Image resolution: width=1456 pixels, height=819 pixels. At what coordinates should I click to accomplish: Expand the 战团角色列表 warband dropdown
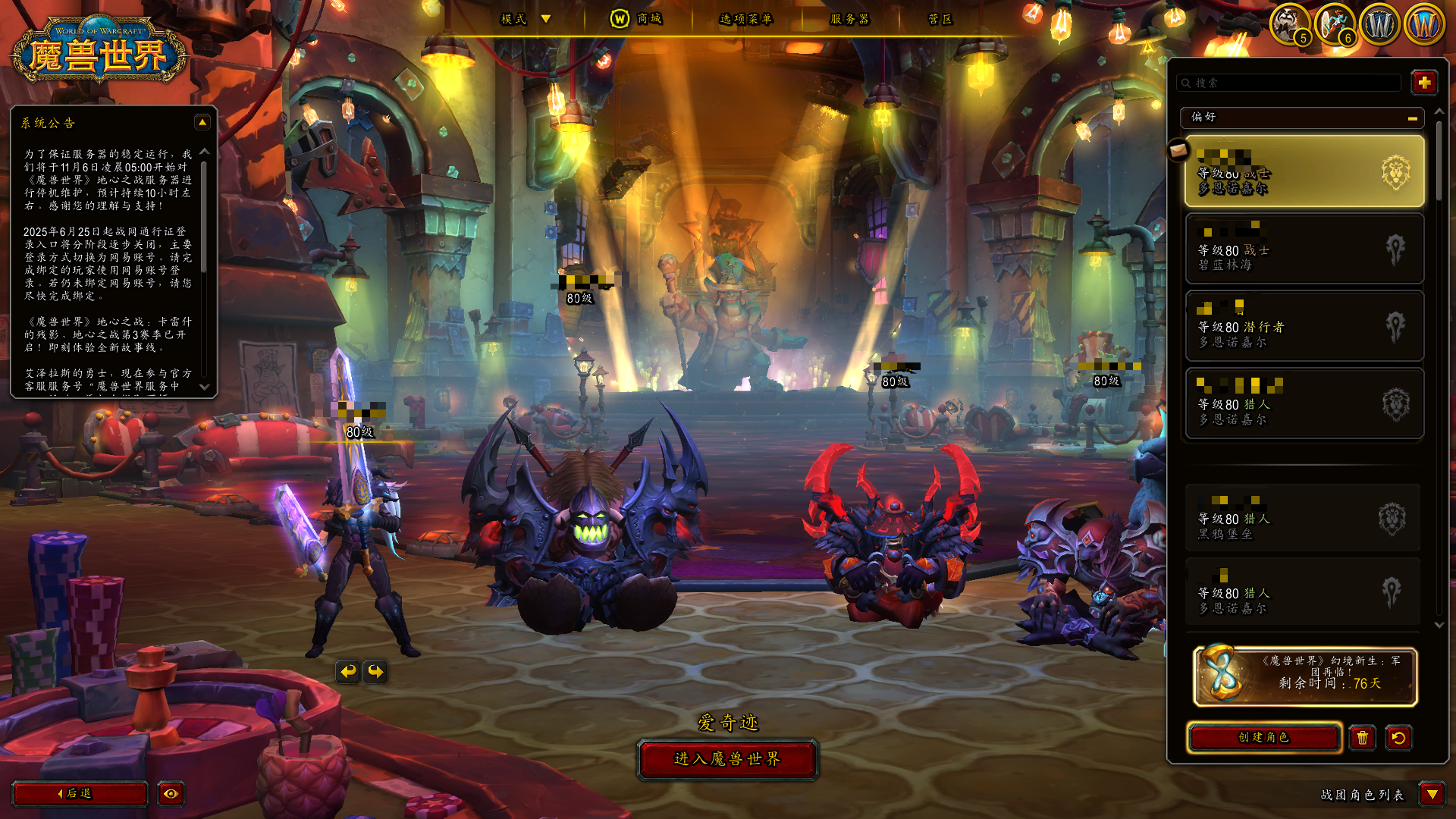click(x=1432, y=794)
